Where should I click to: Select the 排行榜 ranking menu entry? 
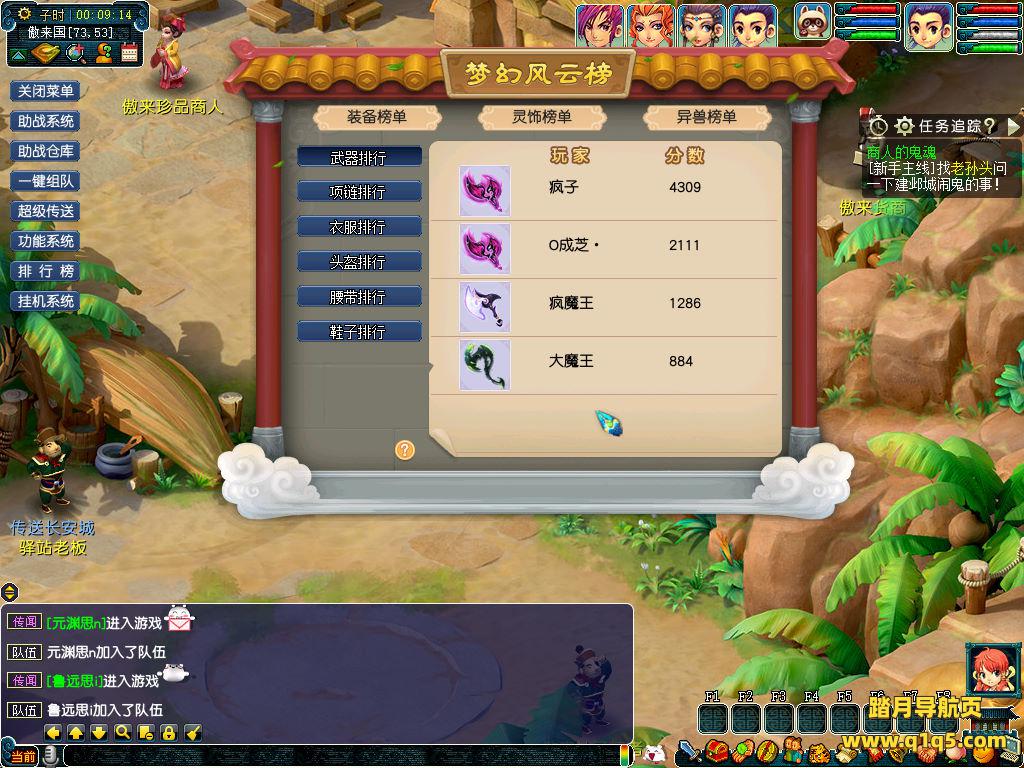(x=45, y=271)
